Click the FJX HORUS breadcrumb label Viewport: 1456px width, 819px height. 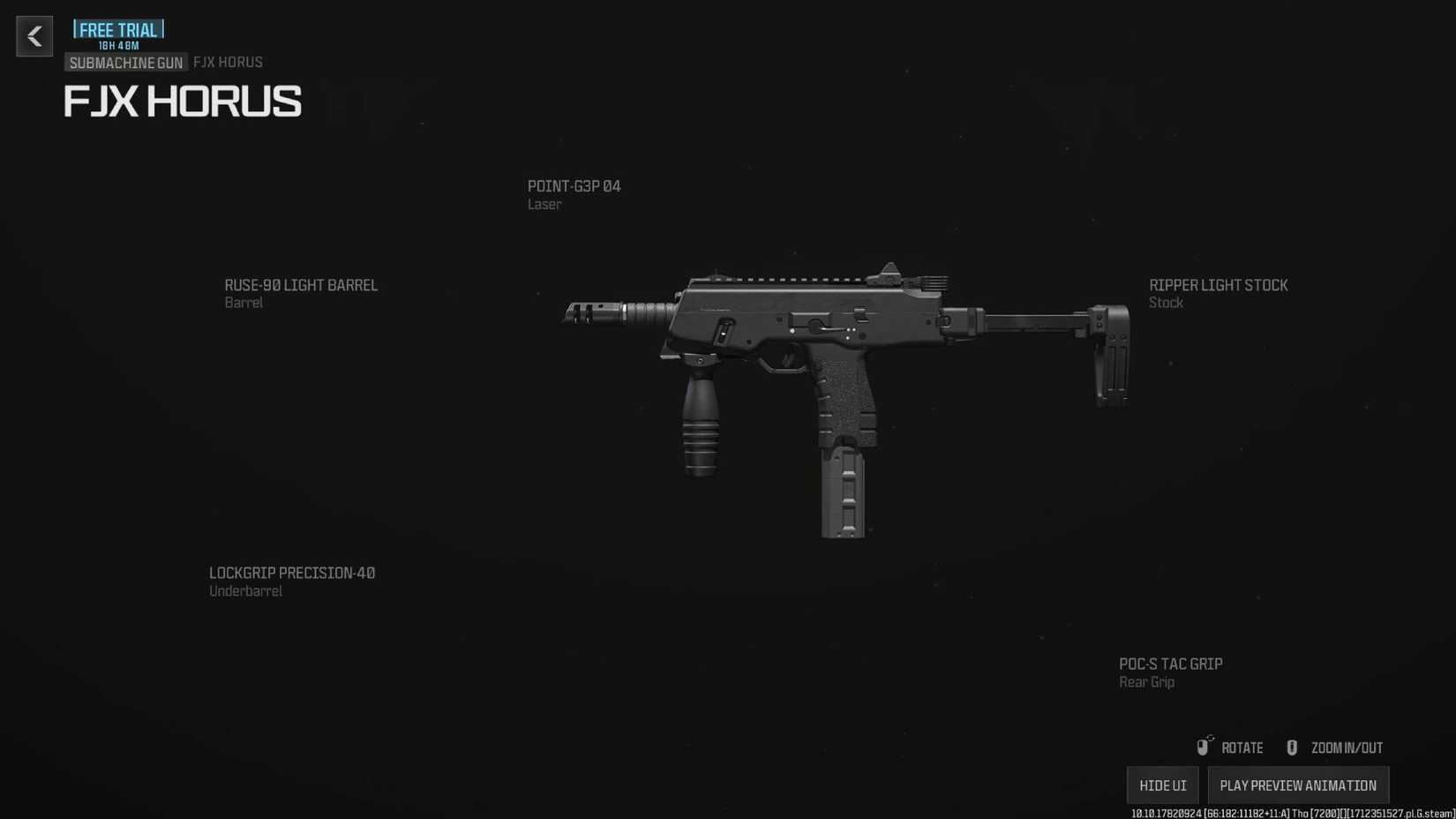click(x=228, y=62)
